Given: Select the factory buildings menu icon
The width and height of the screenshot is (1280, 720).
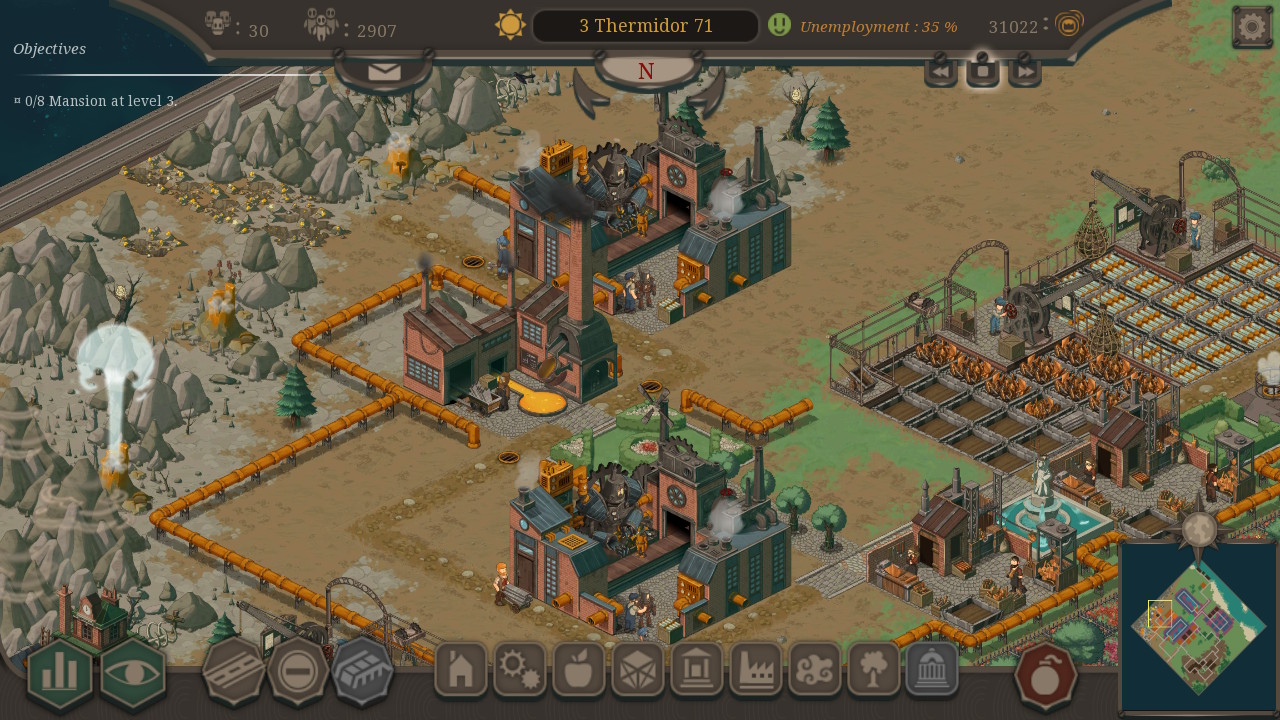Looking at the screenshot, I should click(x=756, y=670).
